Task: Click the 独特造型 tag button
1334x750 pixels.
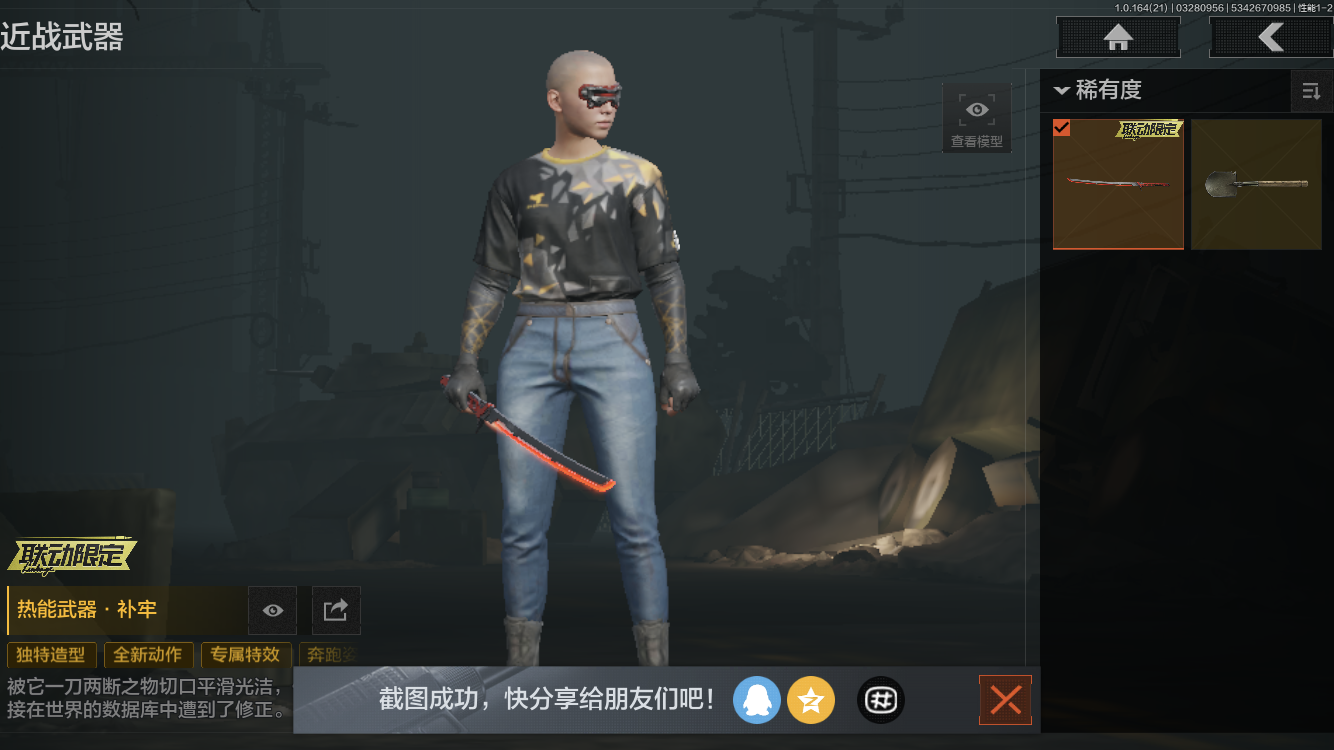Action: [x=51, y=655]
